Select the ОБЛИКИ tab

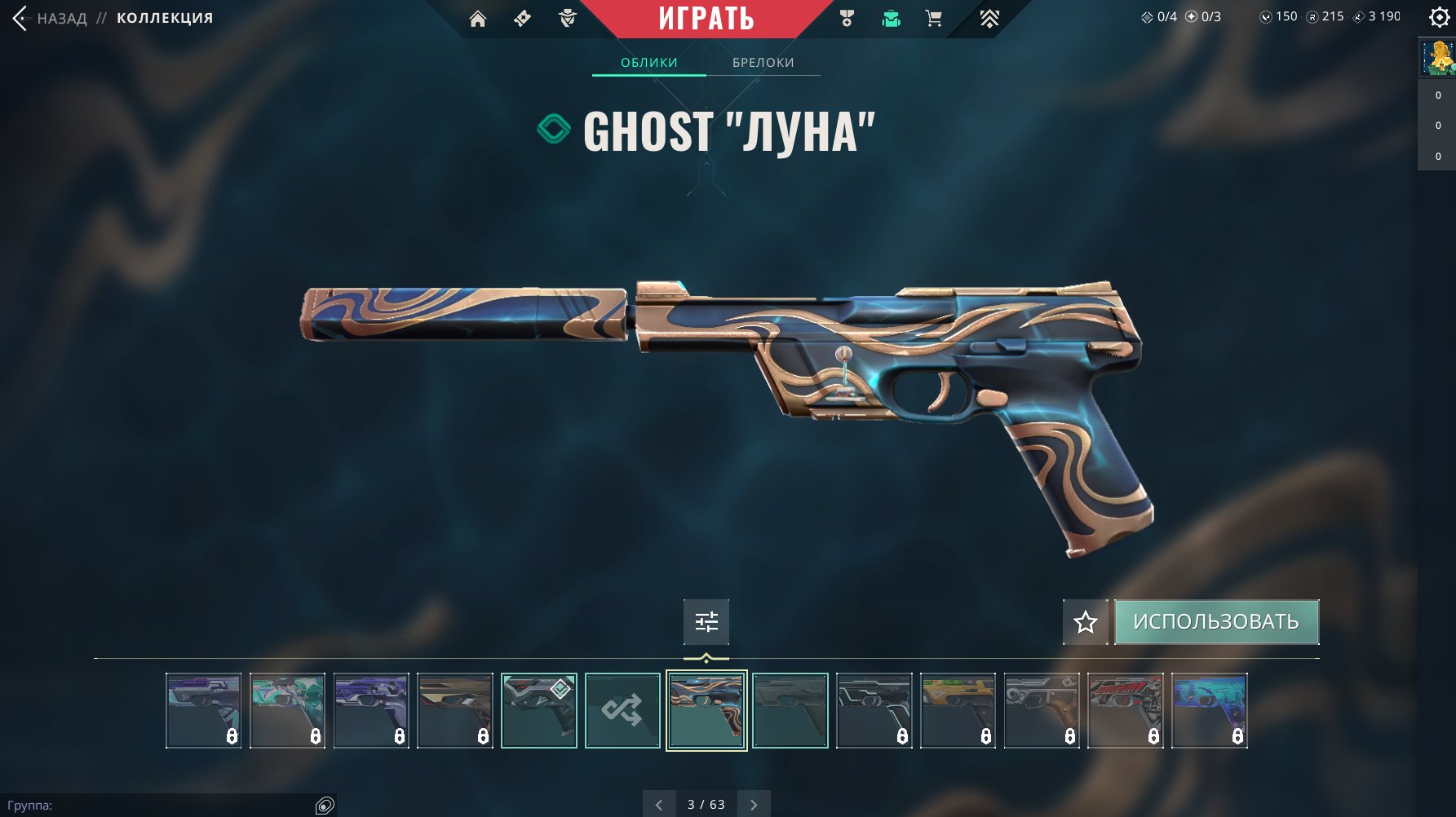pos(649,63)
